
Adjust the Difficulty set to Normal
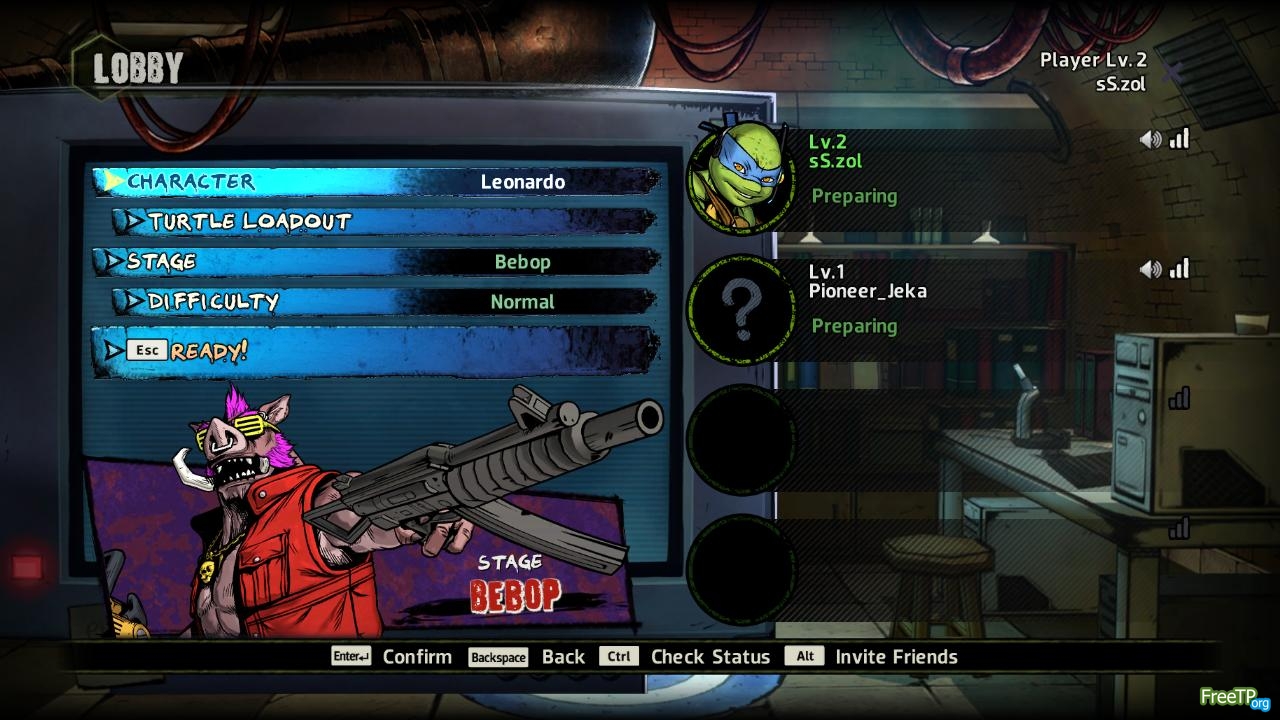384,301
